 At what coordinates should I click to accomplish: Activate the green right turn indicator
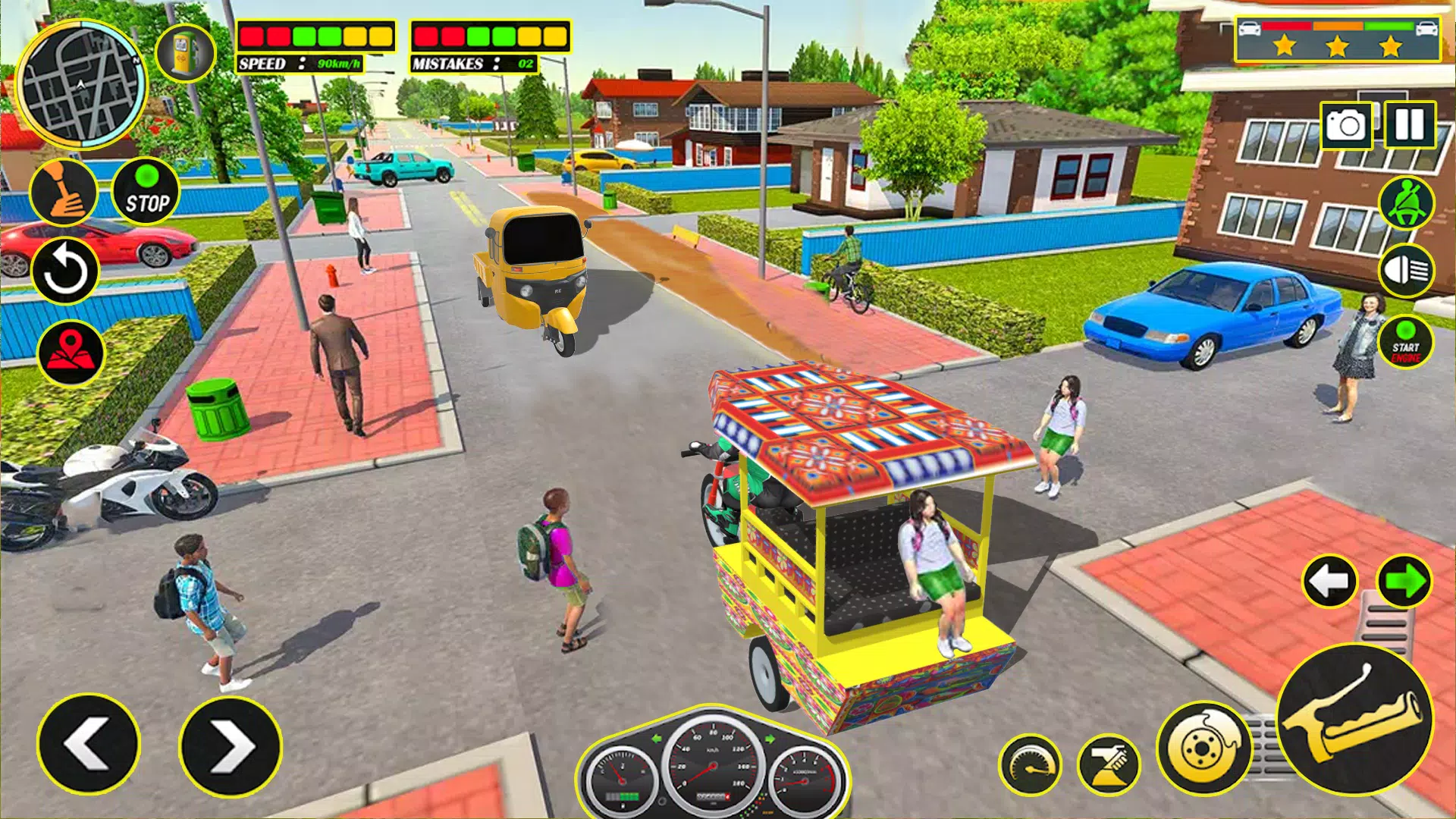(x=1404, y=582)
